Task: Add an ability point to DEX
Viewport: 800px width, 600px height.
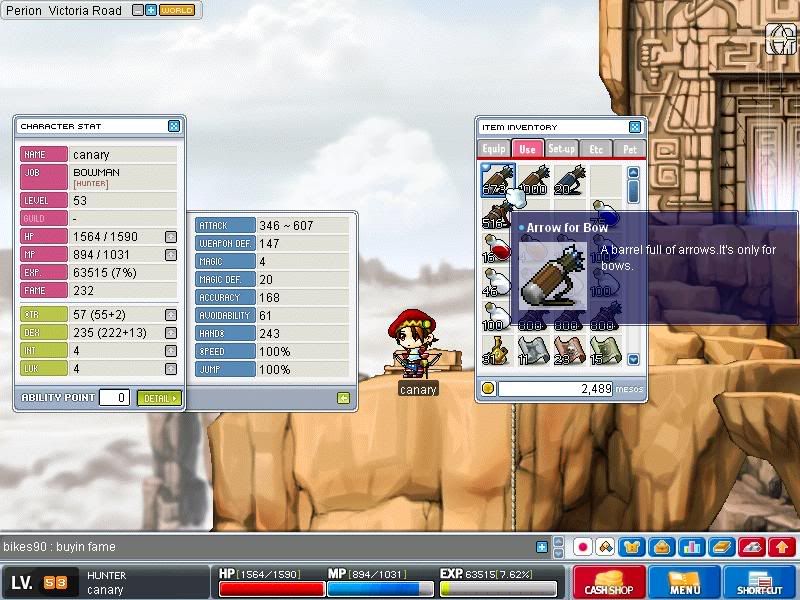Action: pos(171,333)
